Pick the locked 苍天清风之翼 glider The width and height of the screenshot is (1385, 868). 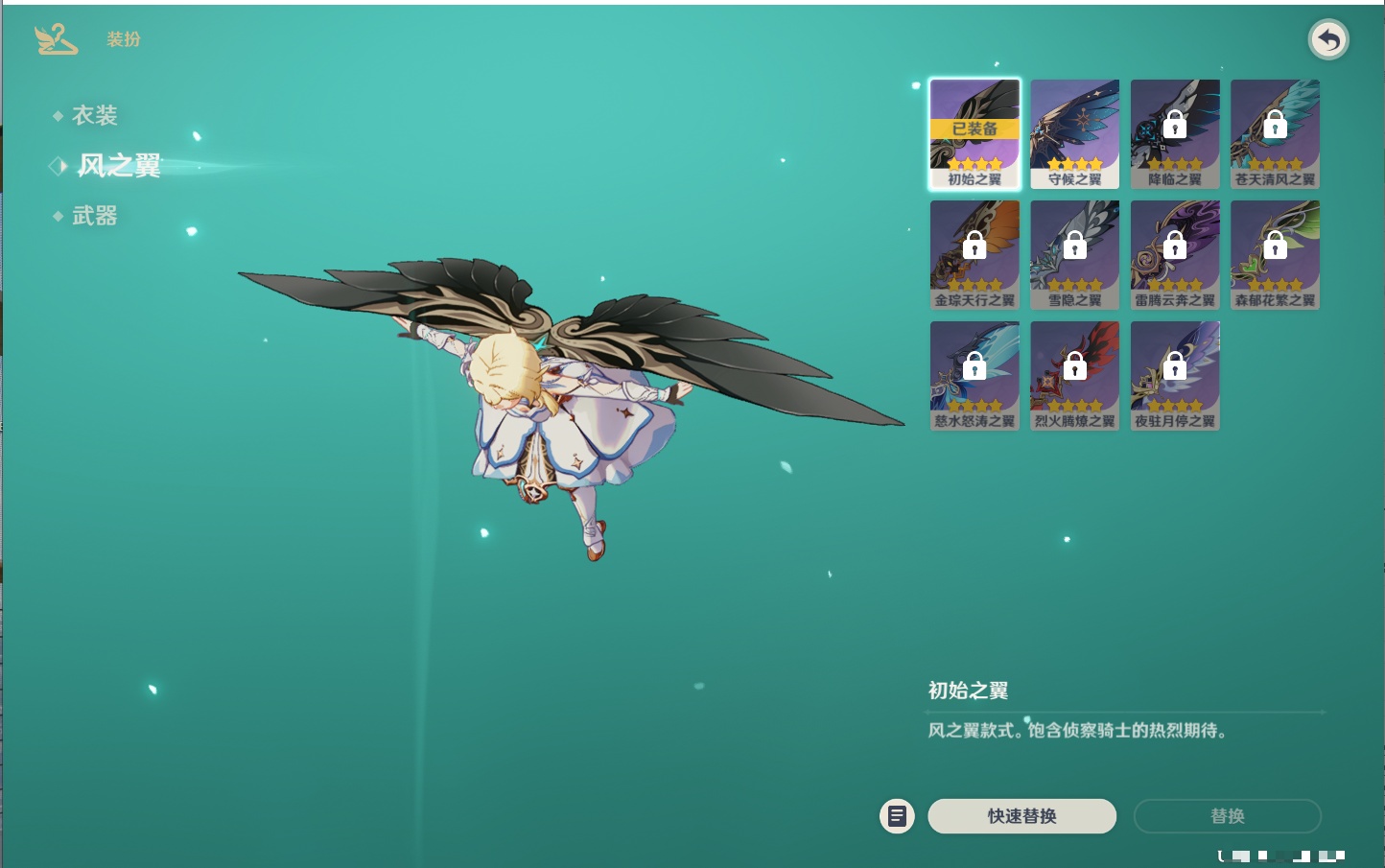(x=1275, y=133)
